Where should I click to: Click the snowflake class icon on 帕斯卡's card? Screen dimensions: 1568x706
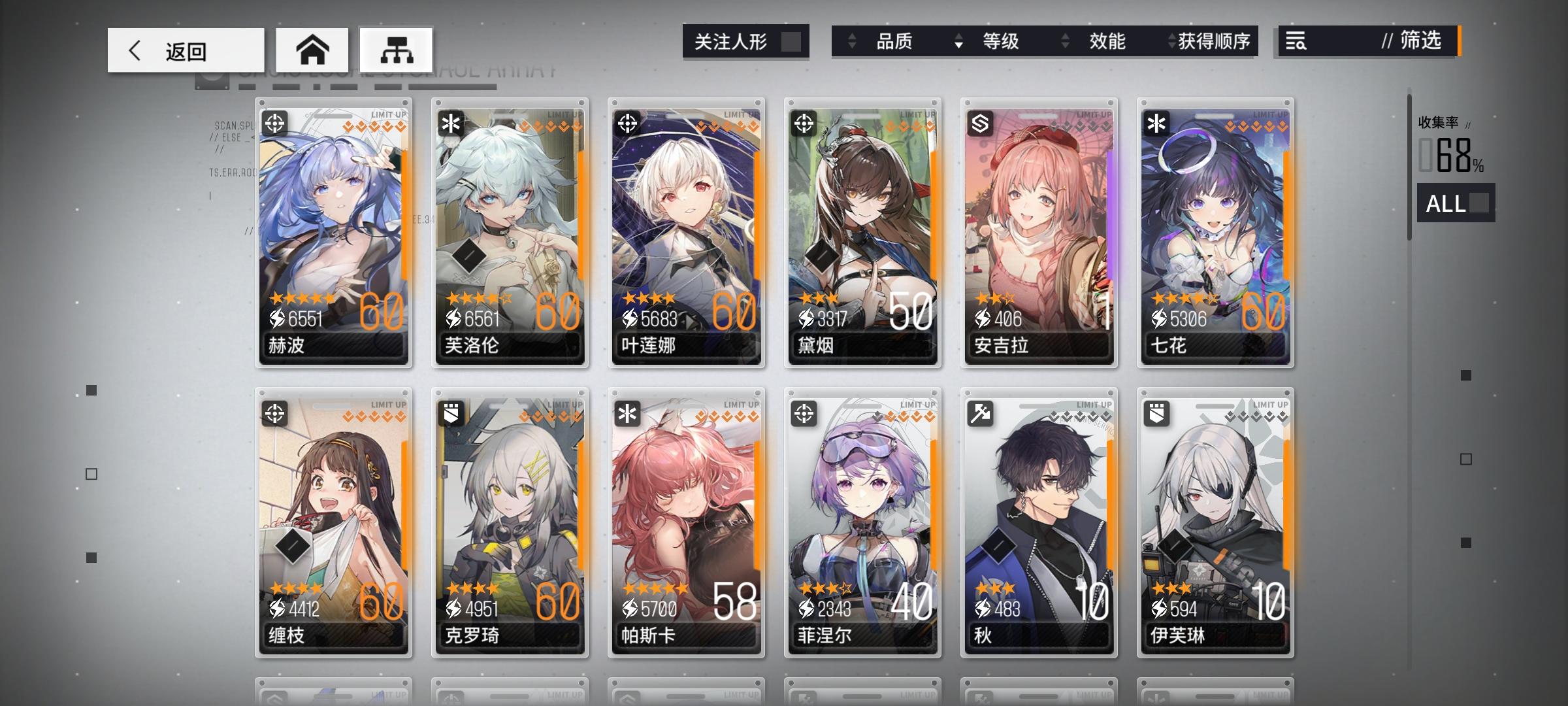pos(627,412)
